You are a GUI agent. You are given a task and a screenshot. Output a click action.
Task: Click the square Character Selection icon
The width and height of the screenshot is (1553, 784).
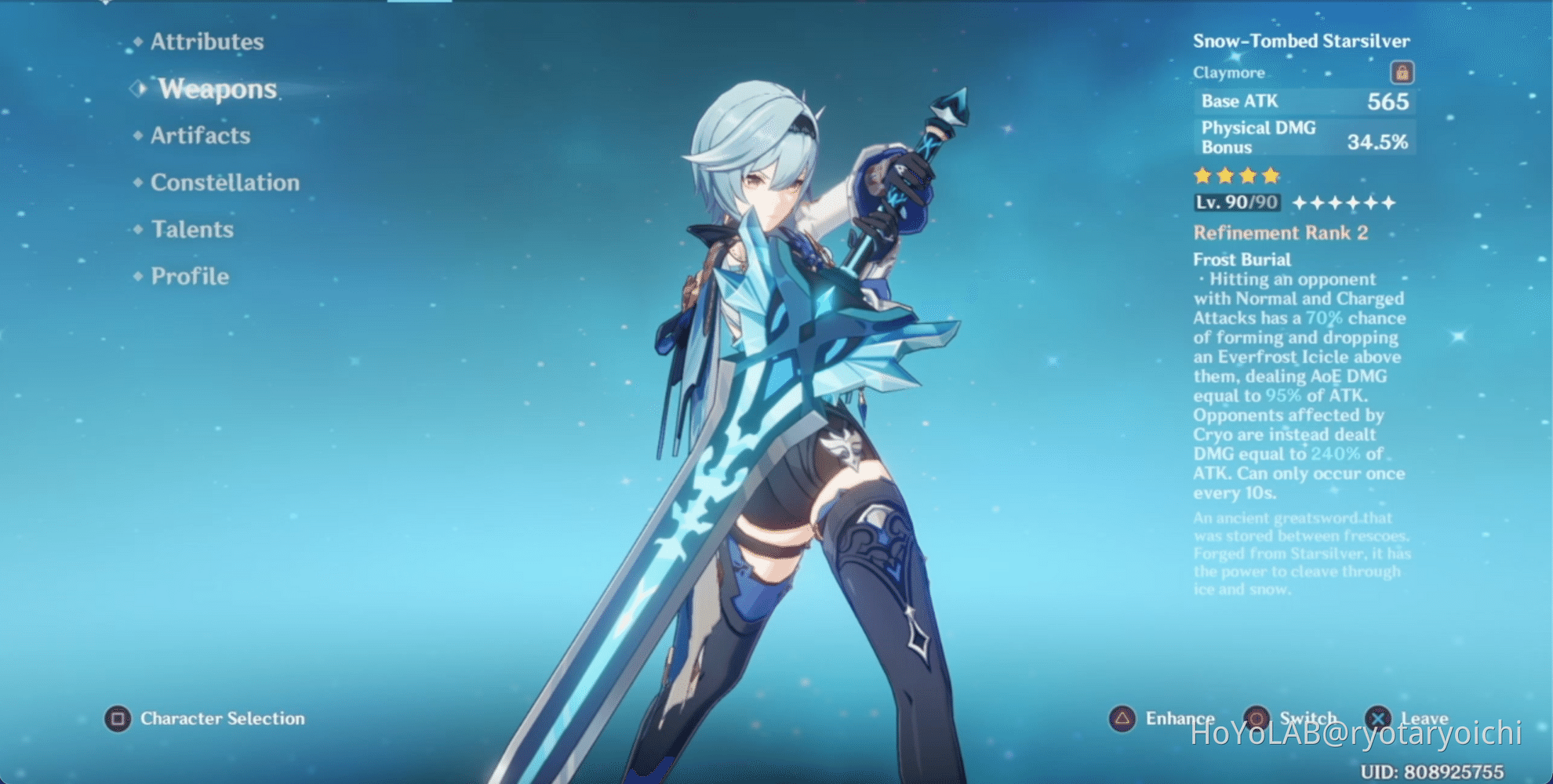119,717
